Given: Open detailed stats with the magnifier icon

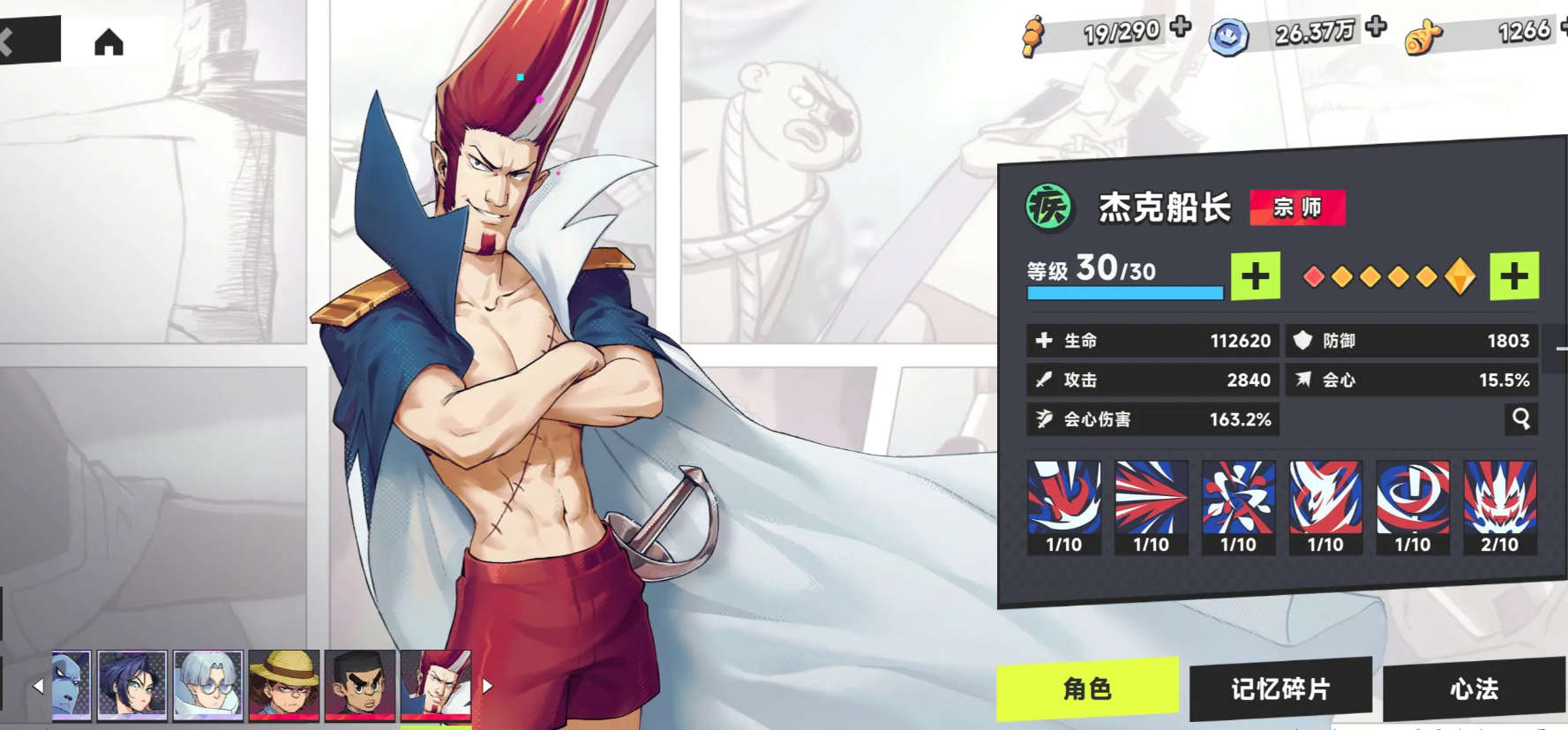Looking at the screenshot, I should tap(1520, 418).
